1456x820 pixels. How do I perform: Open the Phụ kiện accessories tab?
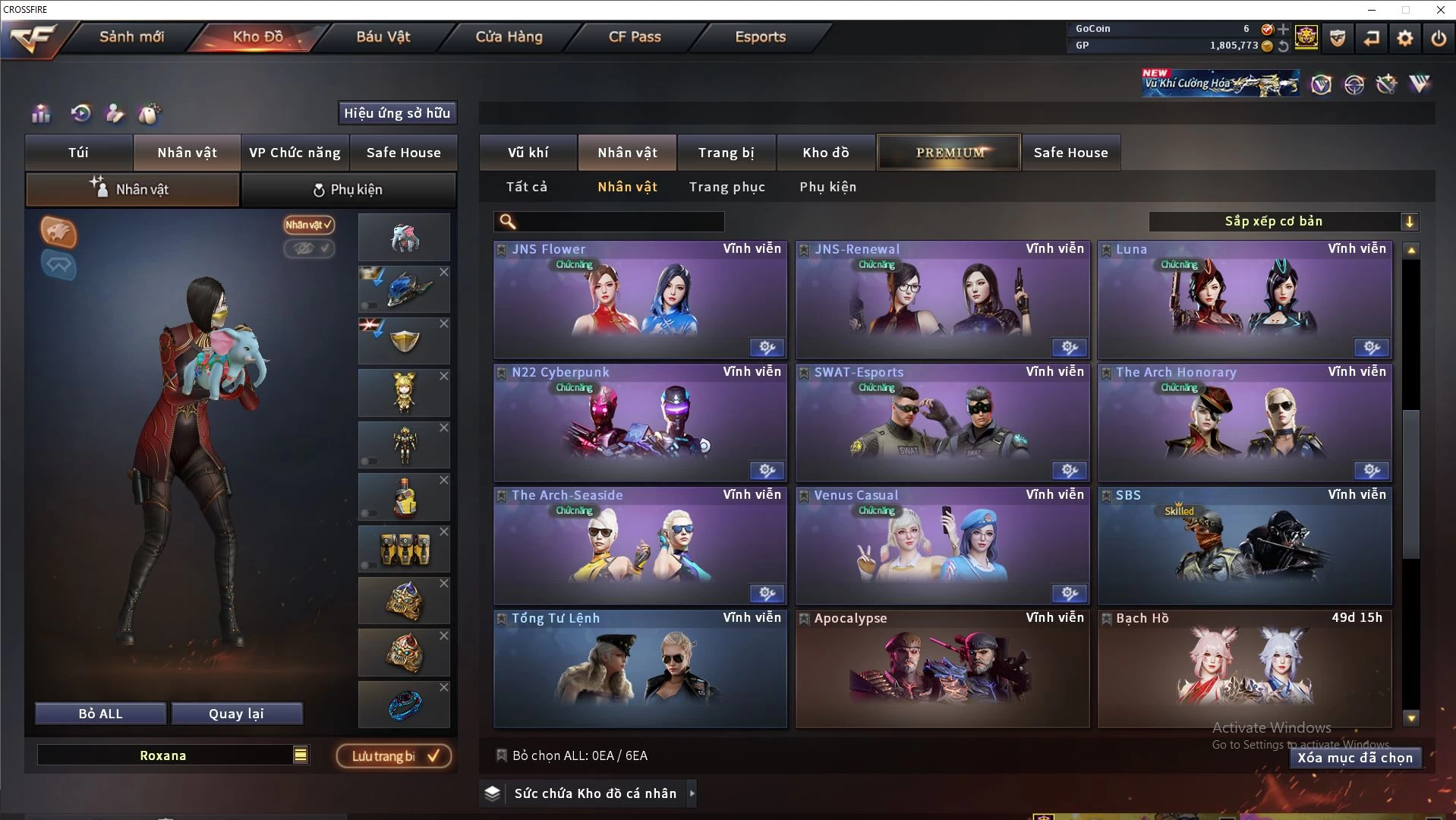pyautogui.click(x=348, y=190)
